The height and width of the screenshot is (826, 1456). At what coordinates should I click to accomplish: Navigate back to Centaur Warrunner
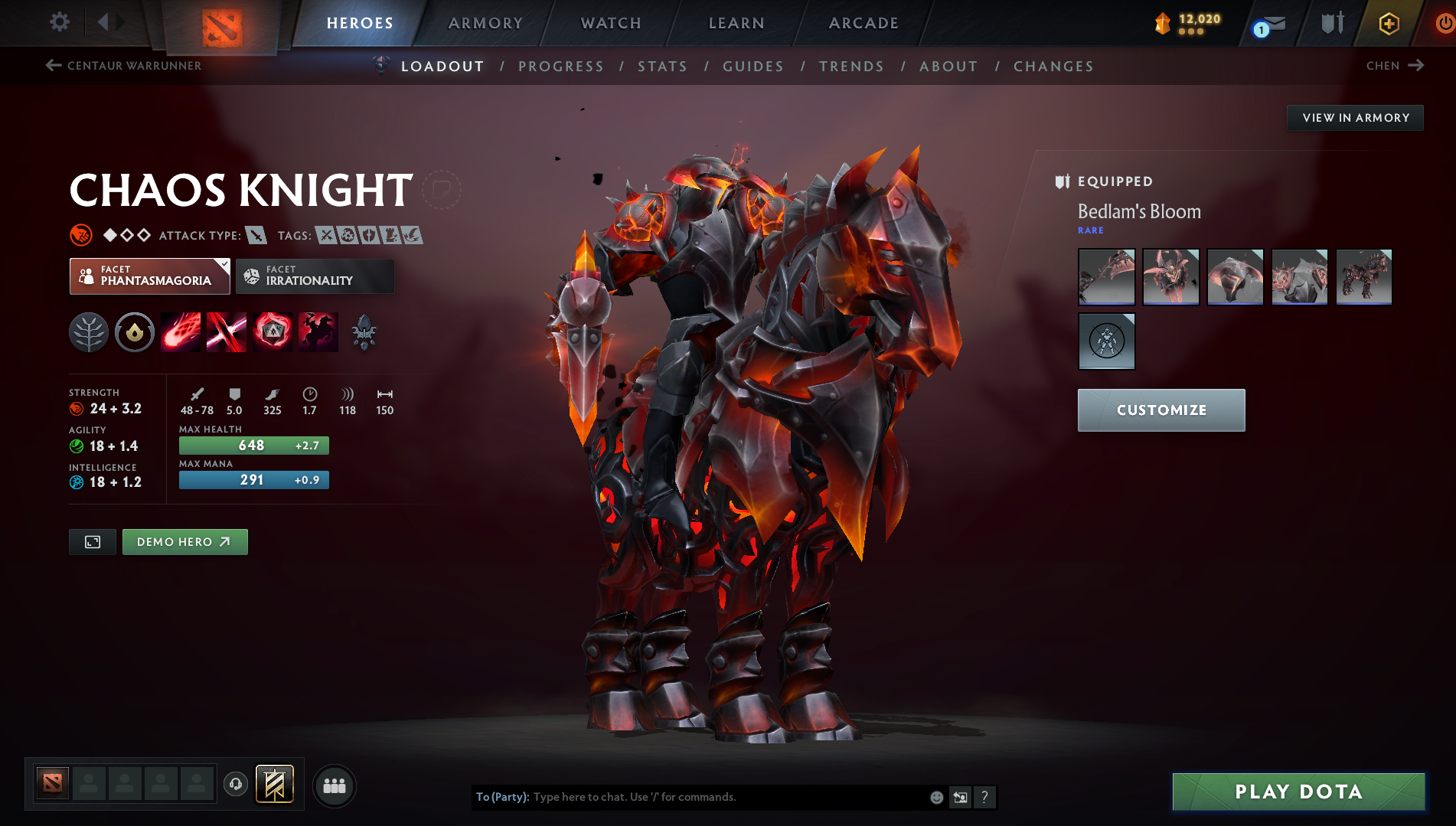124,66
